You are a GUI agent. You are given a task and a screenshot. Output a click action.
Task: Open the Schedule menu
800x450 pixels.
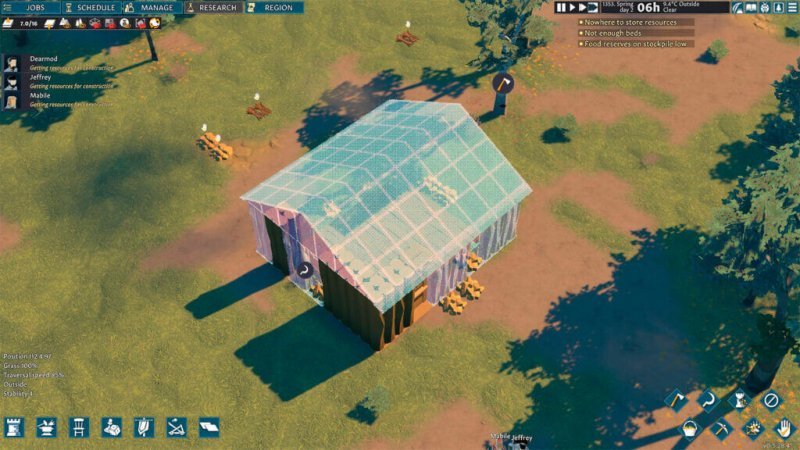coord(90,7)
